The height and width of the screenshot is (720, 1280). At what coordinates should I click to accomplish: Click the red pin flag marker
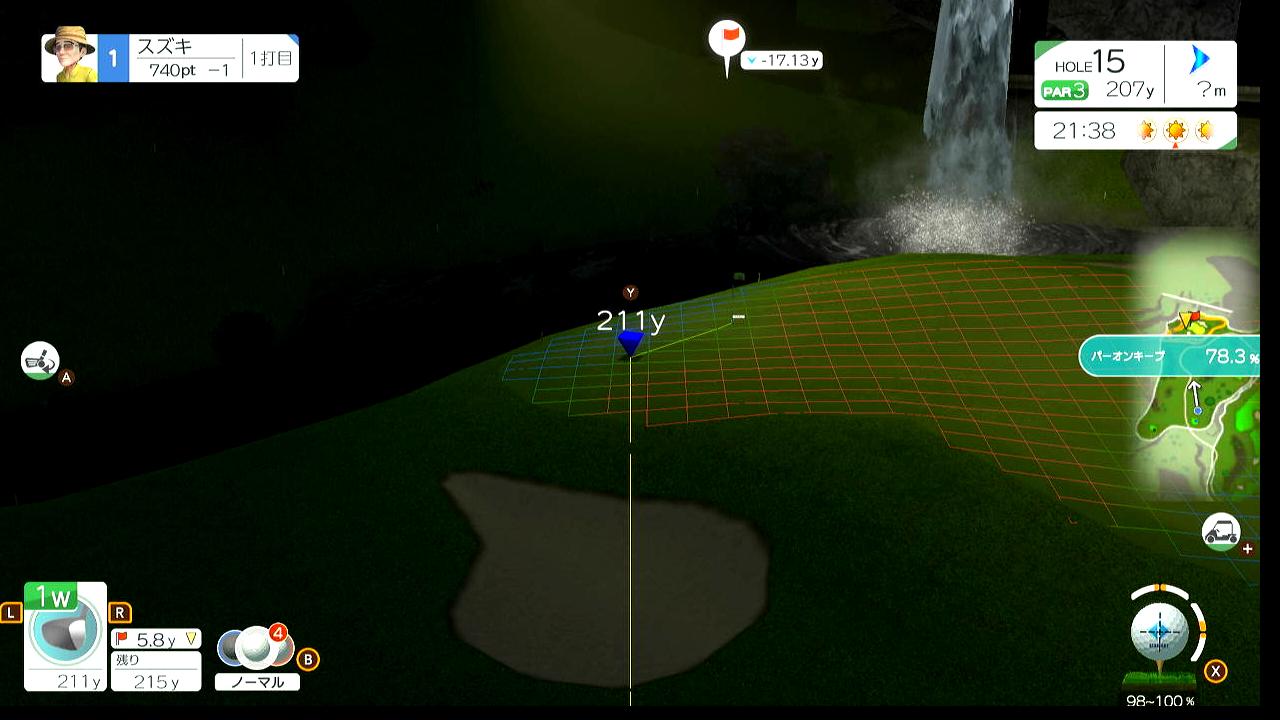pos(727,40)
